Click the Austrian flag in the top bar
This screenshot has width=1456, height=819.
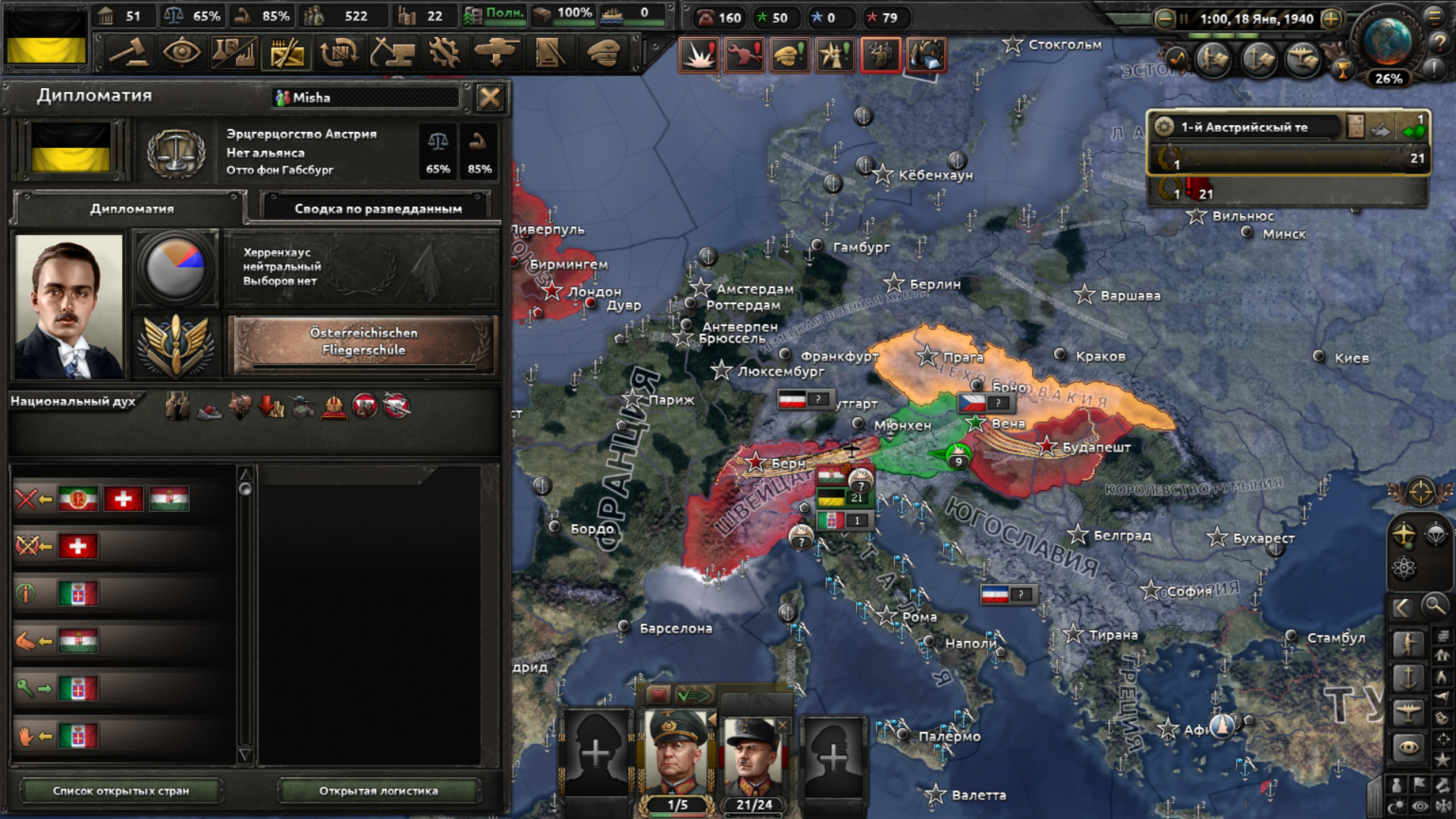(46, 39)
